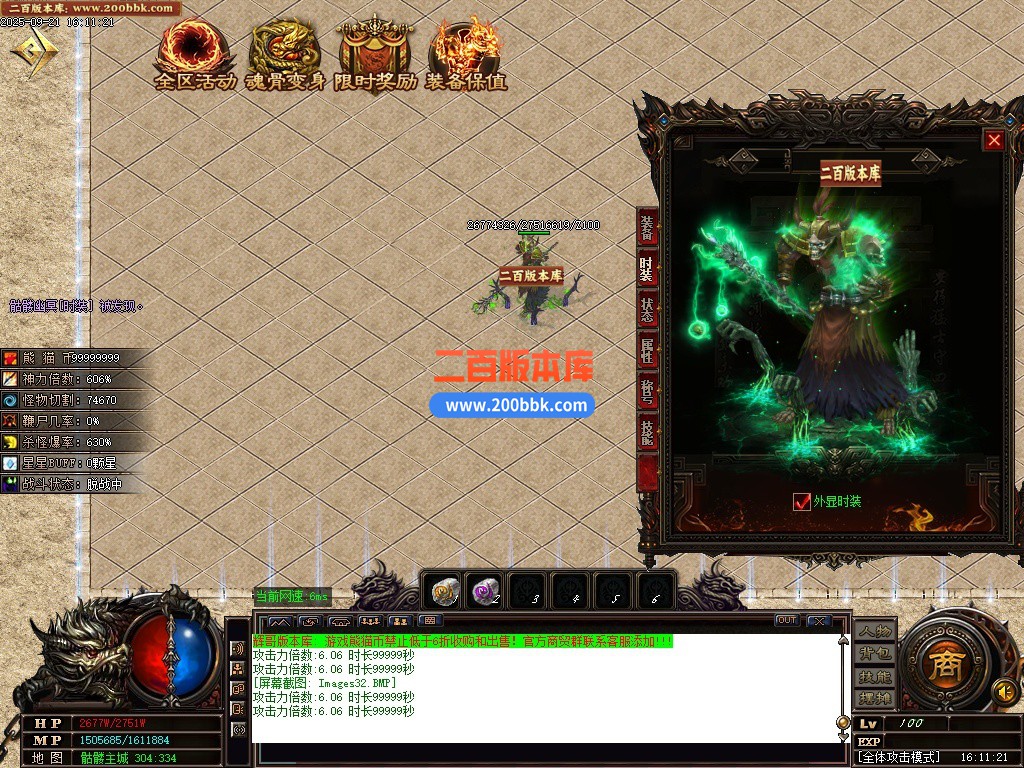
Task: Open the 技能 skills button beside the chat
Action: coord(874,676)
